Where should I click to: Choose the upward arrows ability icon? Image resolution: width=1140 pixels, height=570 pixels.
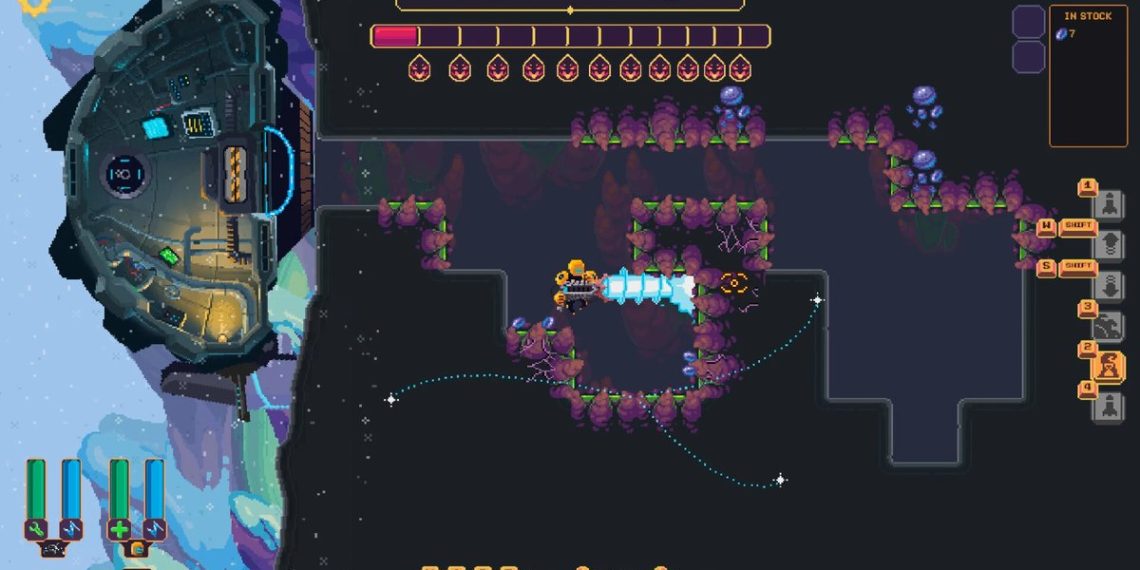1109,245
